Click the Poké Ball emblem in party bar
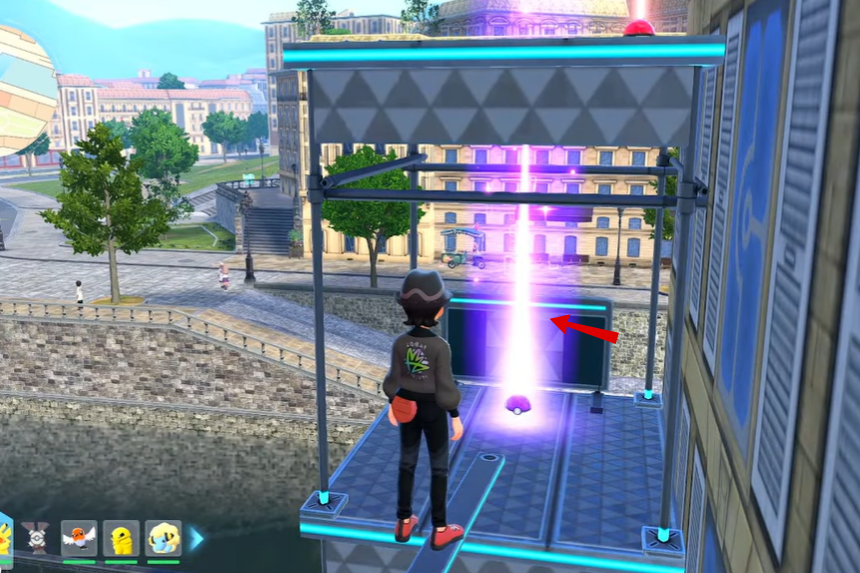Image resolution: width=860 pixels, height=573 pixels. point(37,538)
